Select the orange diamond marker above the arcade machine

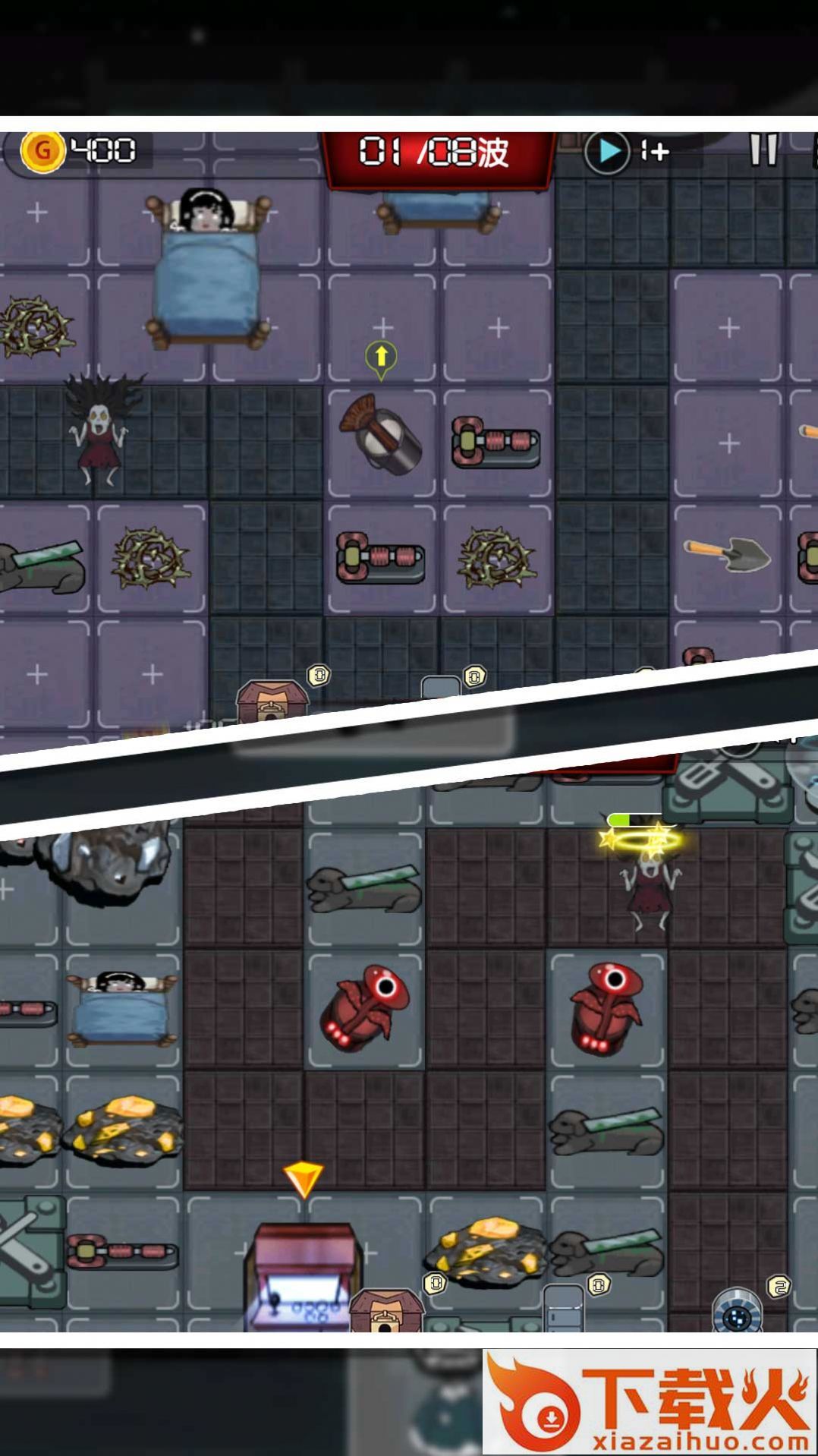click(x=303, y=1177)
